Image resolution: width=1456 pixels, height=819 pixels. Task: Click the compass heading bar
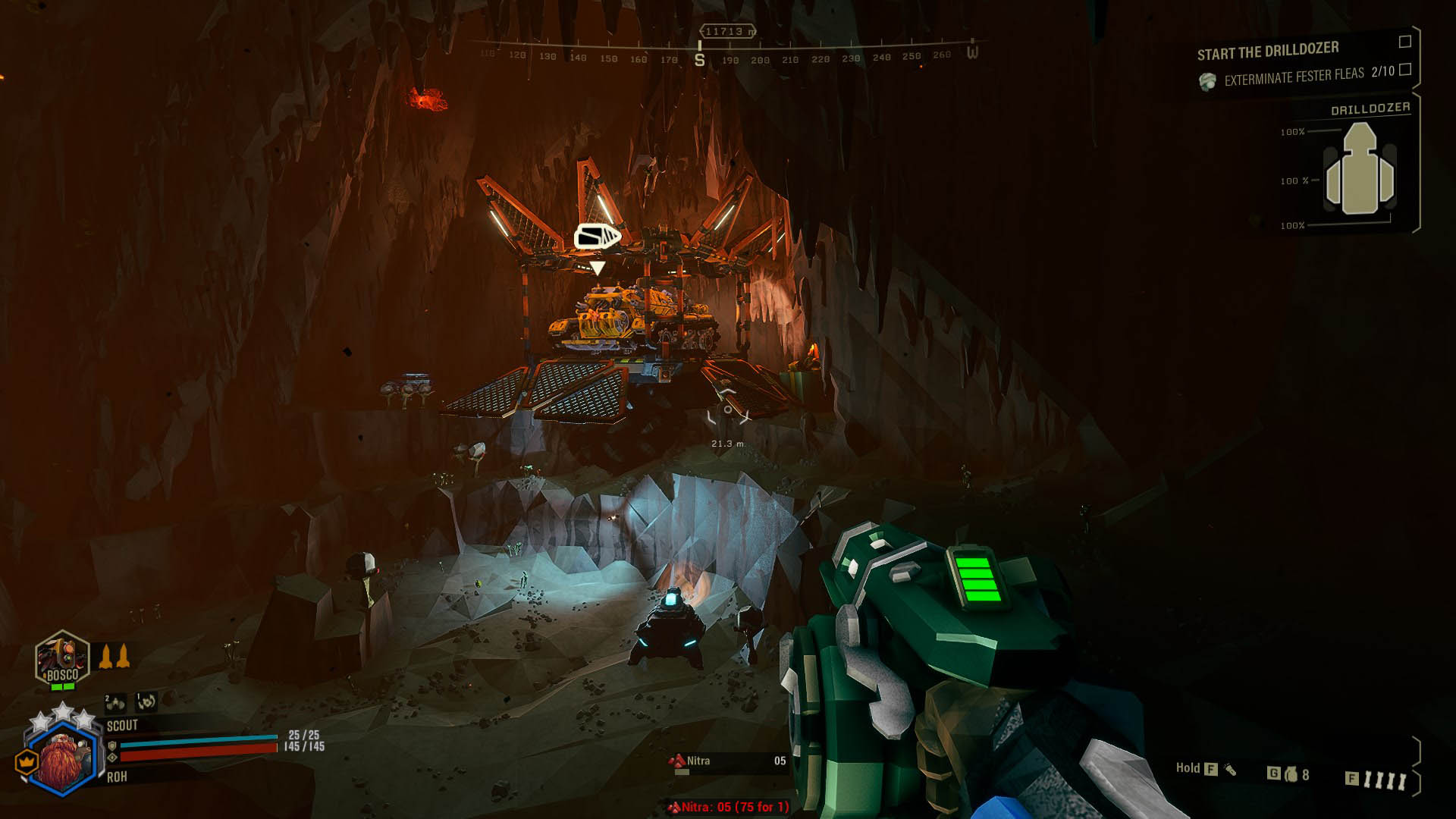[x=728, y=55]
